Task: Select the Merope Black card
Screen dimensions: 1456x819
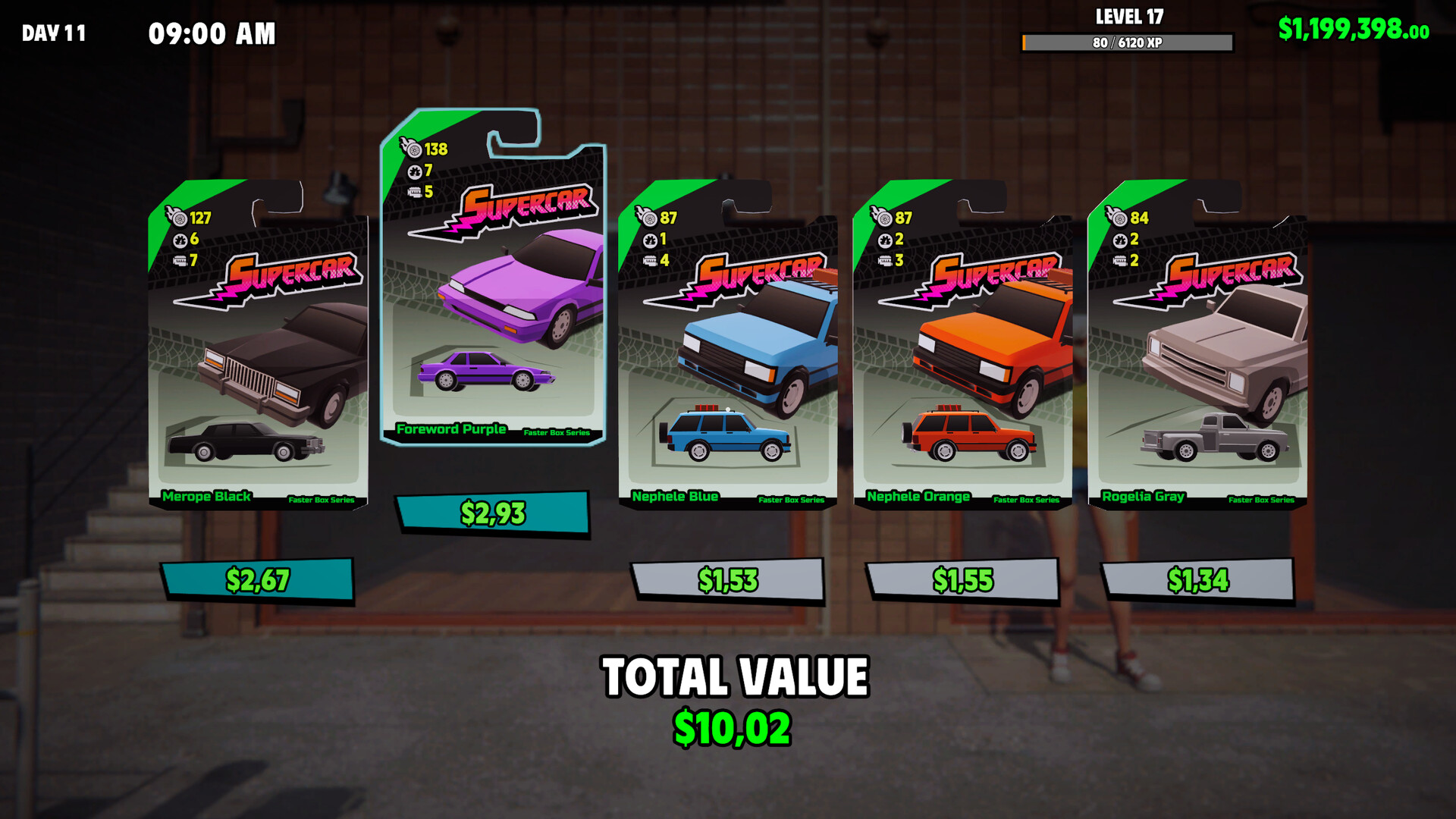Action: click(x=258, y=356)
